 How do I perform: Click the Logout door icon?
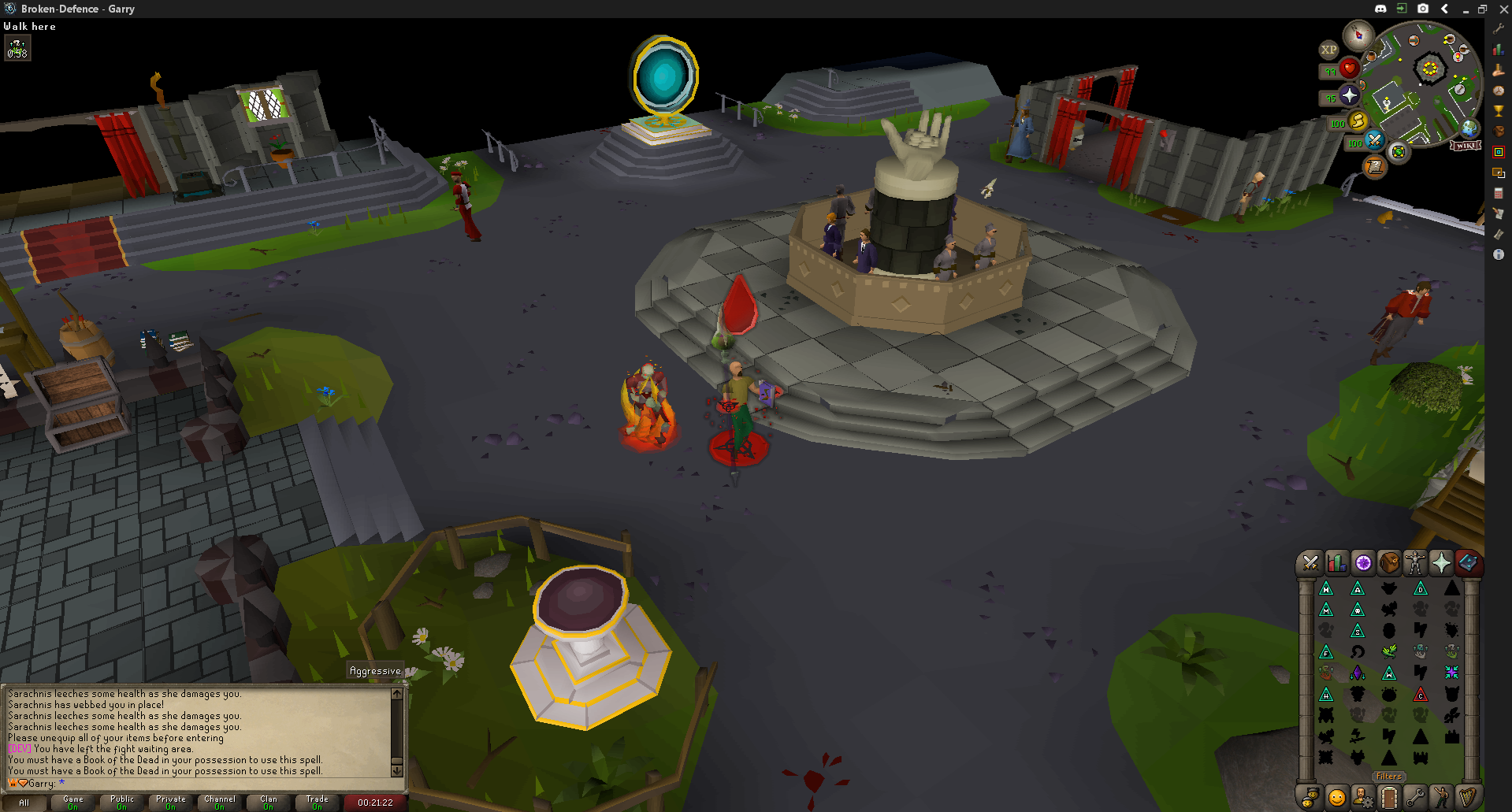pyautogui.click(x=1389, y=797)
